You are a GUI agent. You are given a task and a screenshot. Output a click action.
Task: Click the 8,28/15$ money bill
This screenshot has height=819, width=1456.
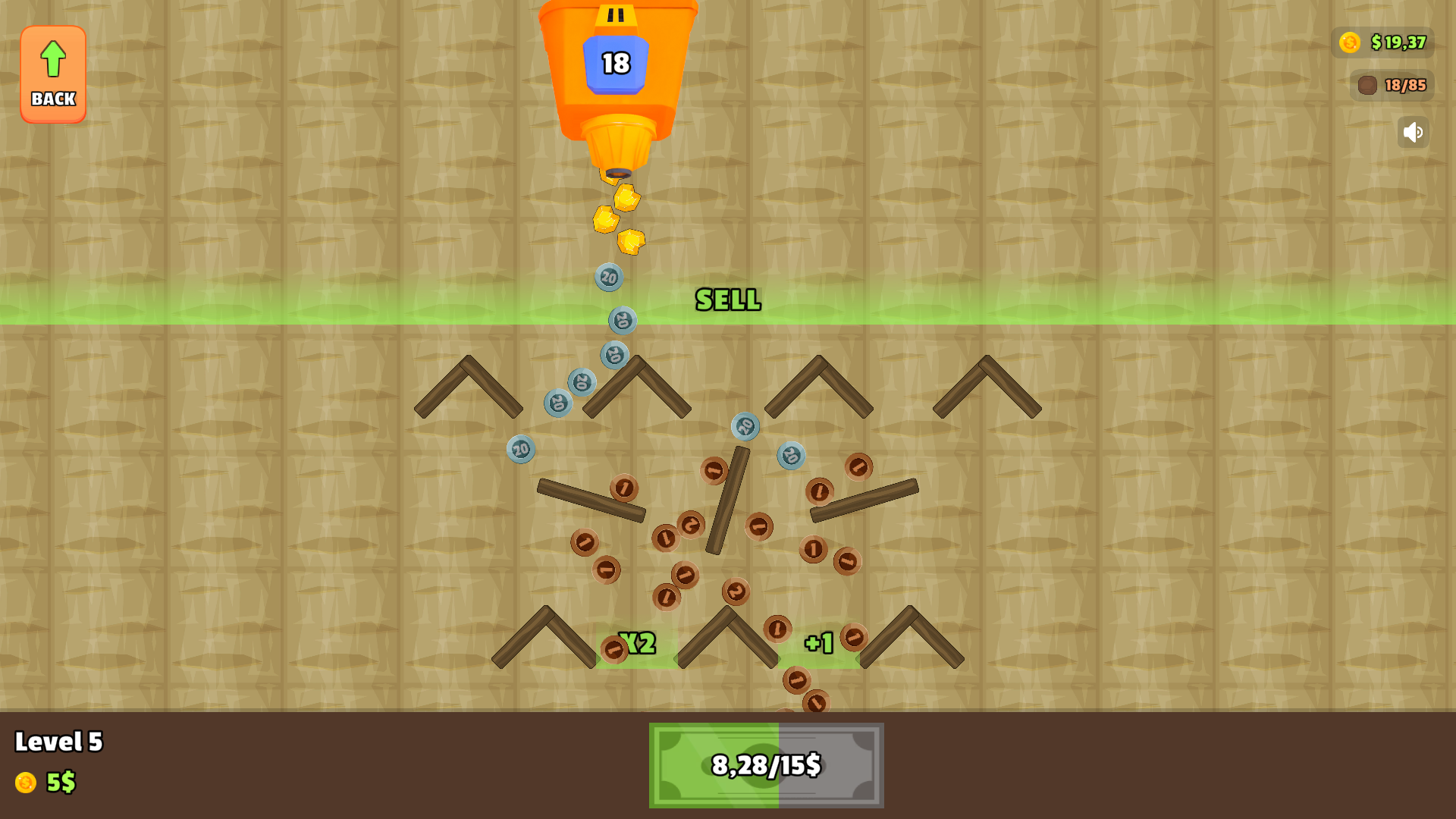click(x=766, y=764)
